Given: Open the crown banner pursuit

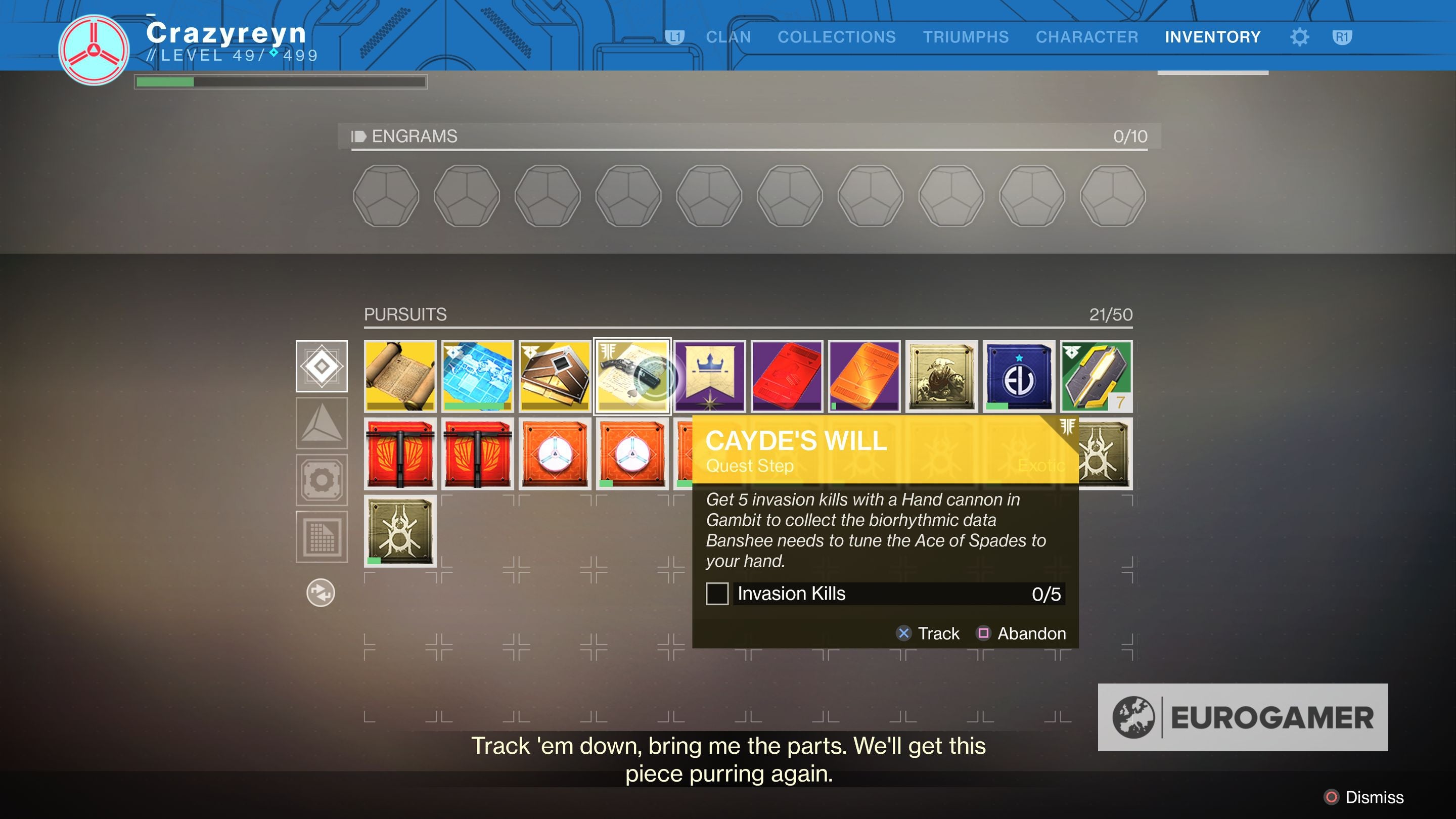Looking at the screenshot, I should pyautogui.click(x=710, y=376).
